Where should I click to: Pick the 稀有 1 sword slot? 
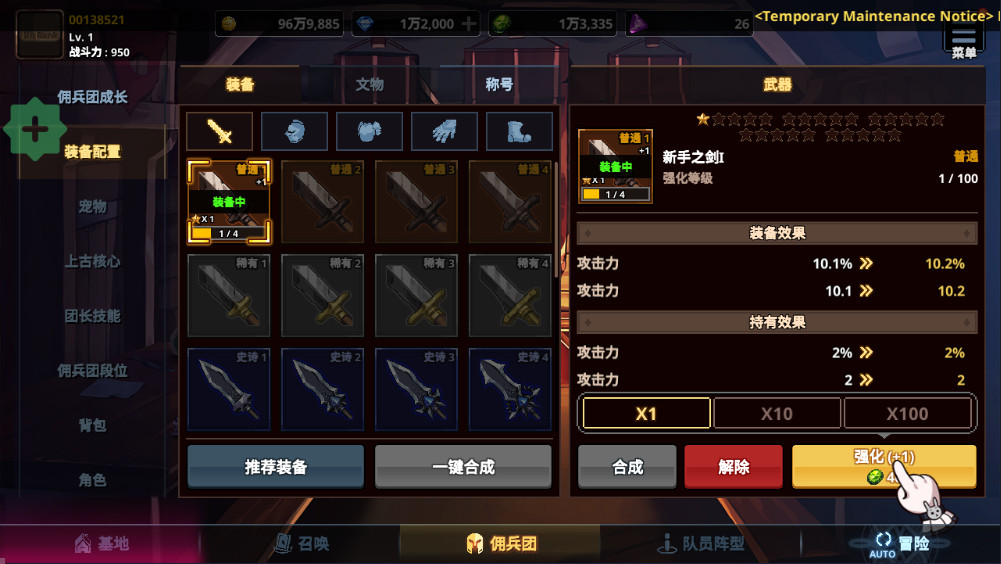(x=229, y=294)
